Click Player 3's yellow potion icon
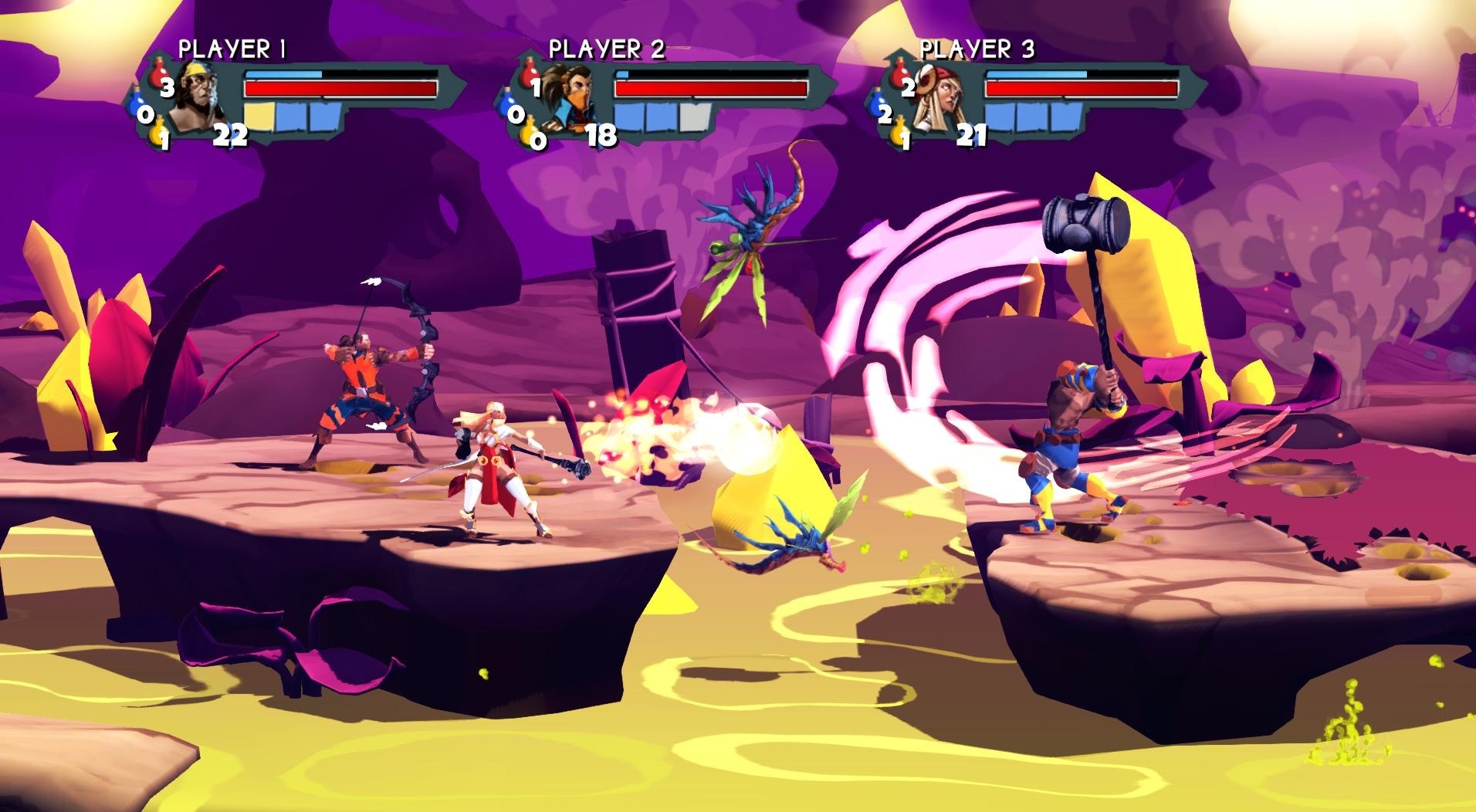This screenshot has width=1476, height=812. (x=900, y=132)
